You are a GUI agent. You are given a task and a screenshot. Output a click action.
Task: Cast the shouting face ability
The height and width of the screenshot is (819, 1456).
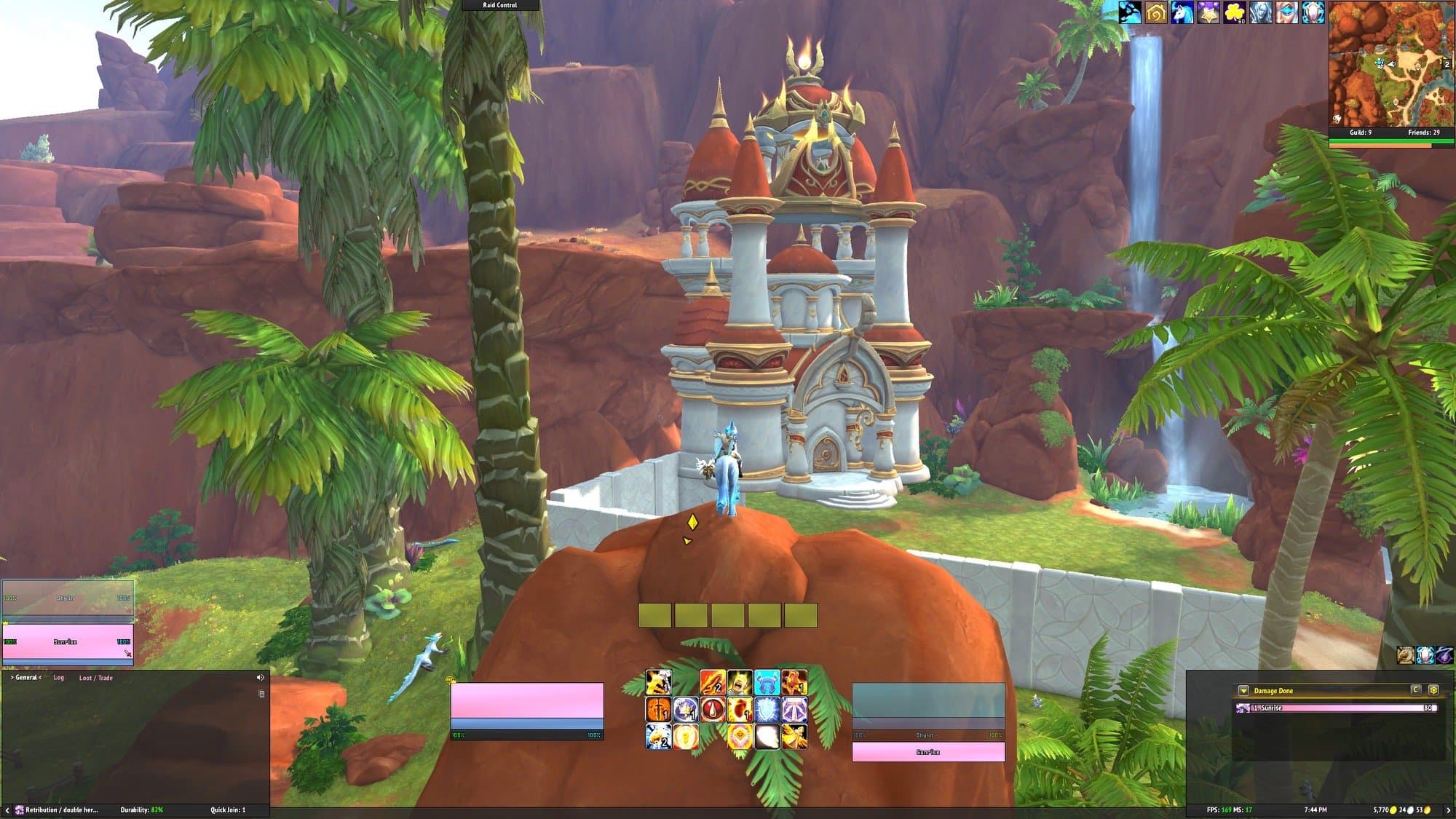coord(739,683)
